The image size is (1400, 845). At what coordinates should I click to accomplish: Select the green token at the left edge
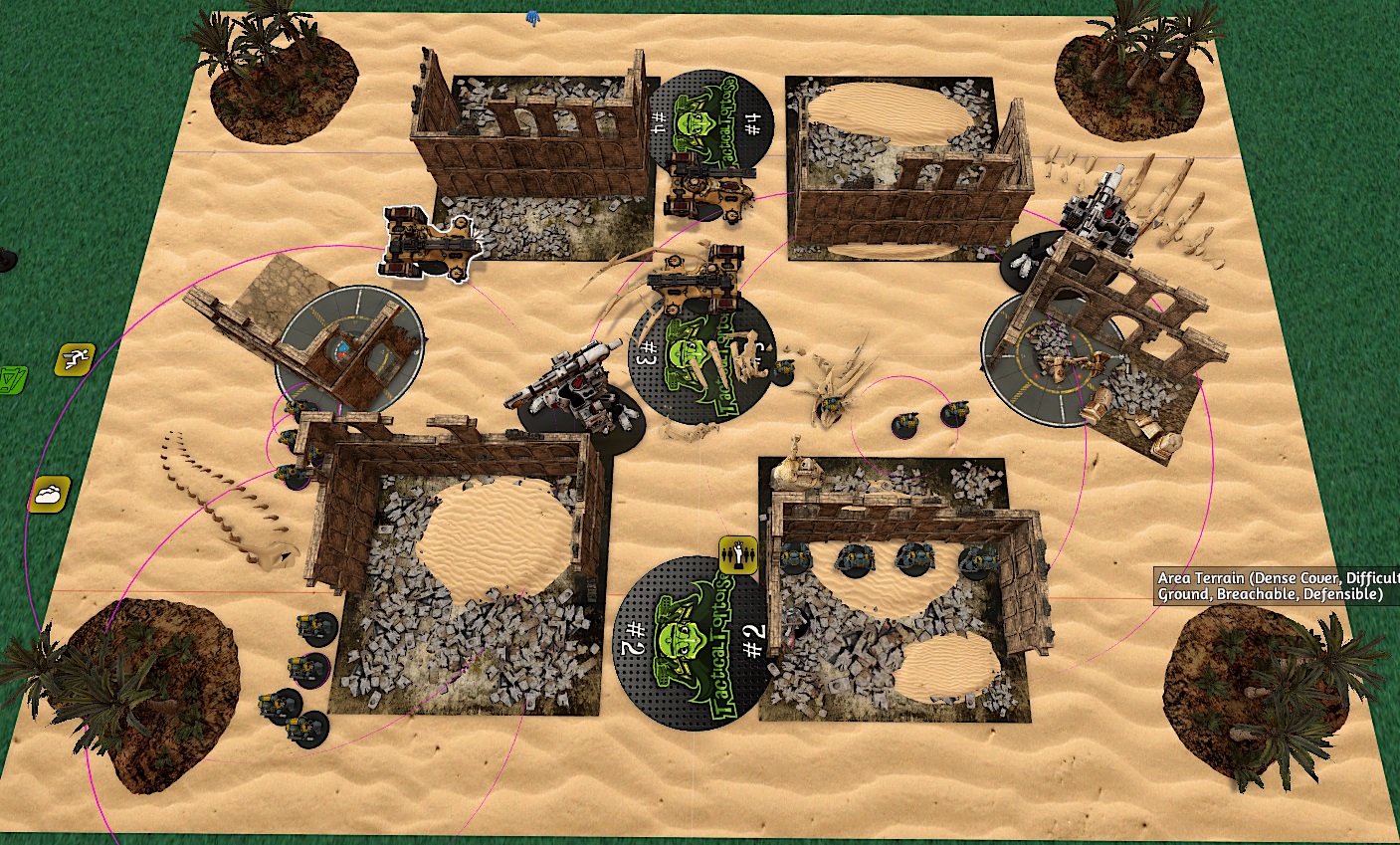click(12, 379)
